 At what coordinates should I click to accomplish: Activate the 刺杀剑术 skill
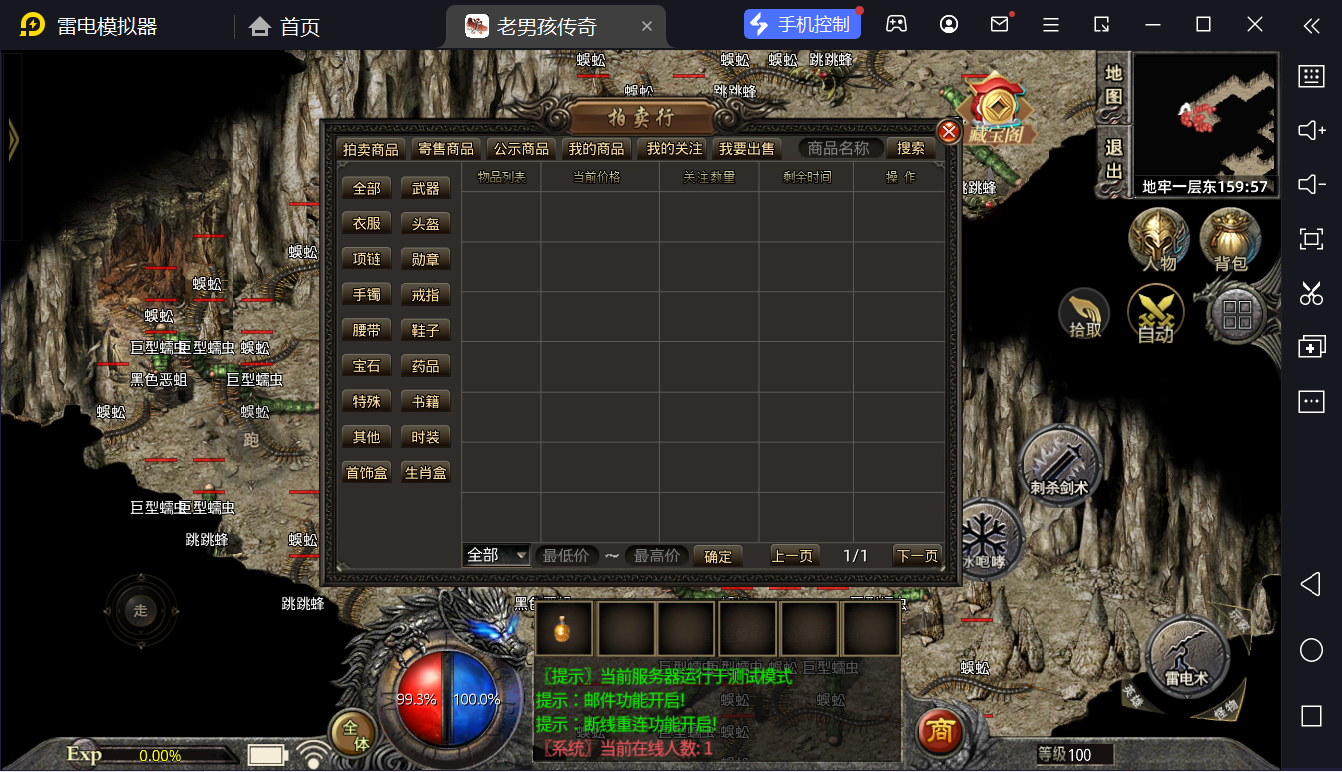pyautogui.click(x=1059, y=467)
